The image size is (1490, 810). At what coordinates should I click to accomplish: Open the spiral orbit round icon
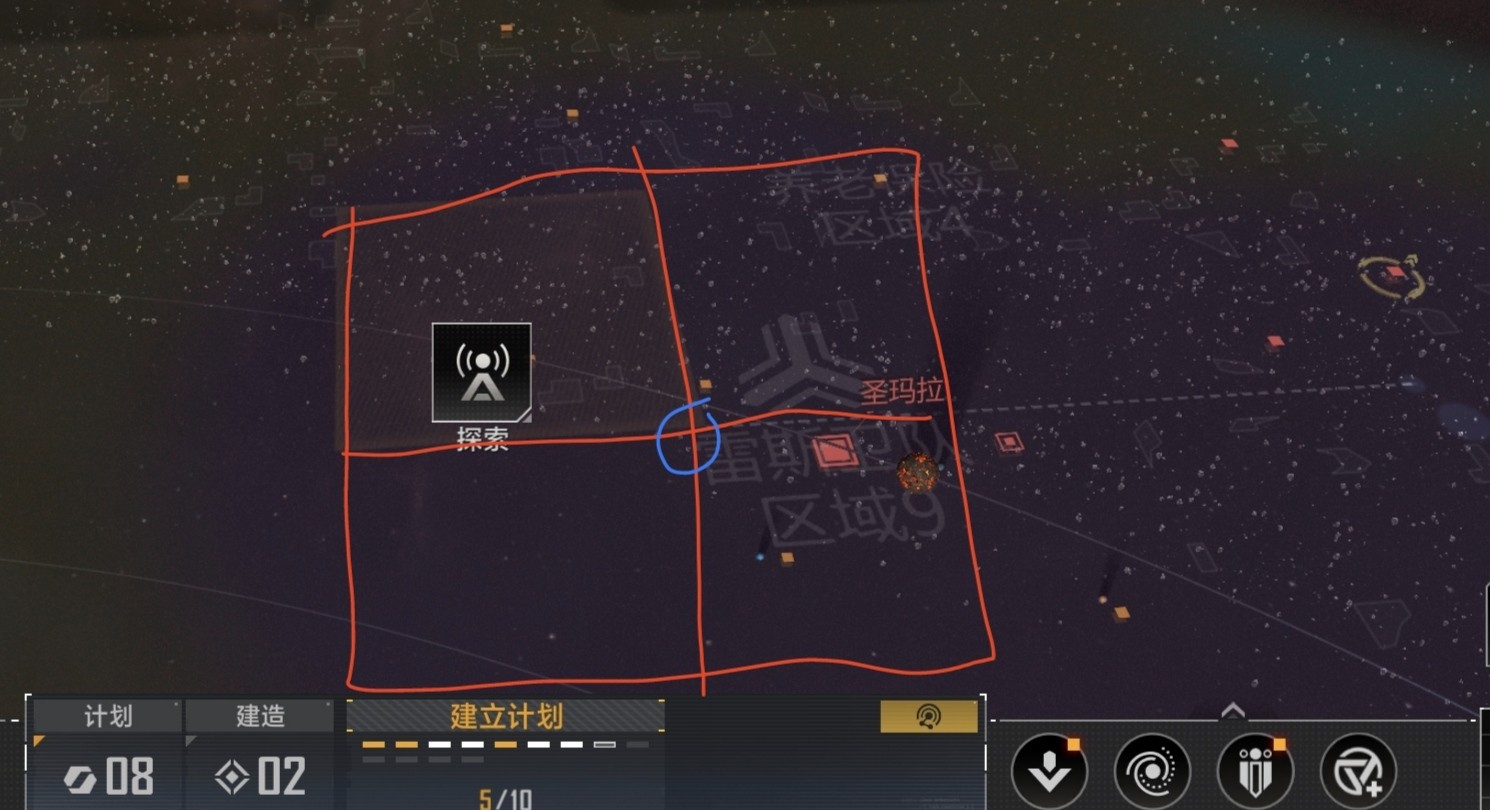pyautogui.click(x=1152, y=771)
